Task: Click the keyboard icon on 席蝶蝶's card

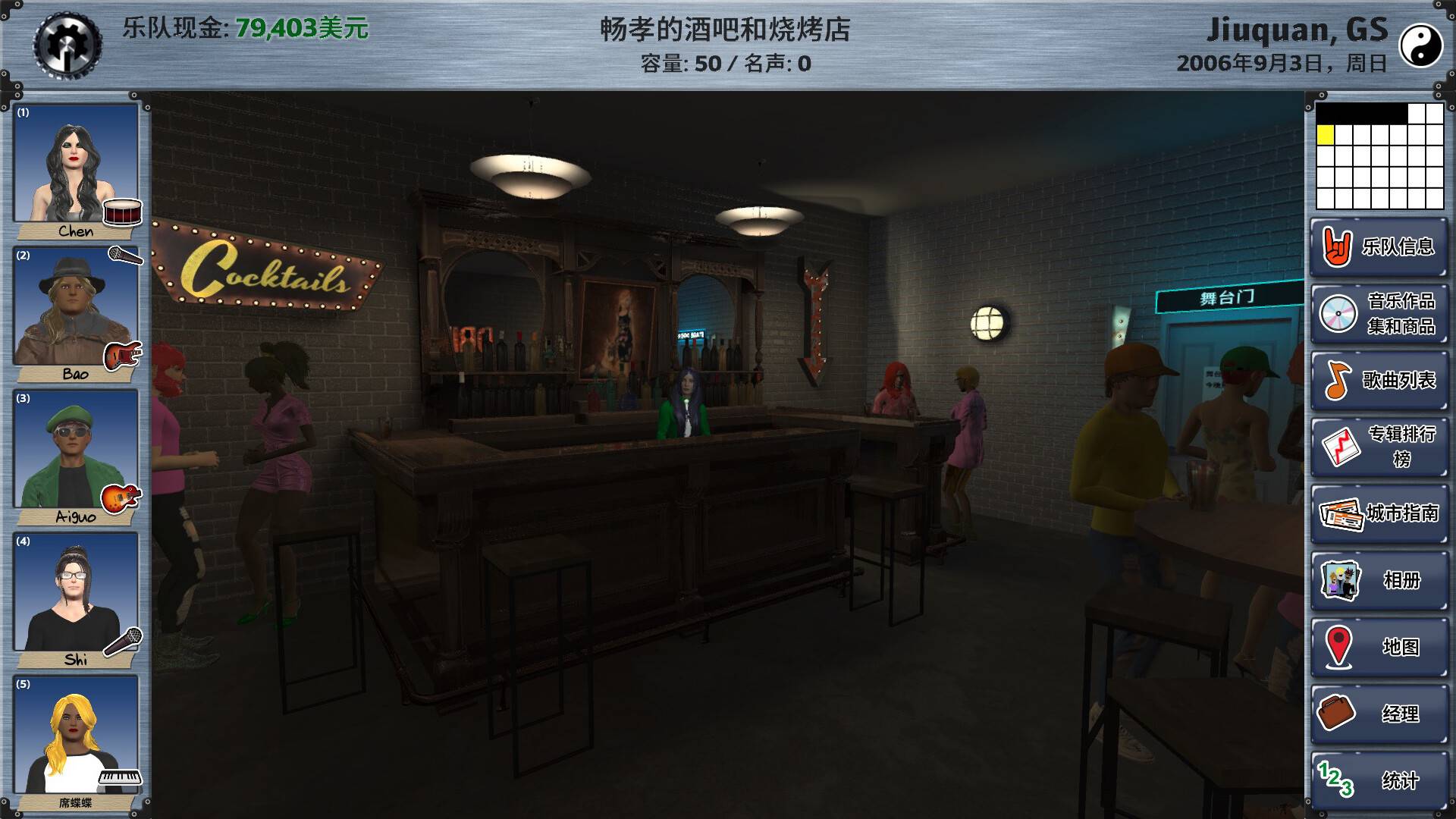Action: point(120,777)
